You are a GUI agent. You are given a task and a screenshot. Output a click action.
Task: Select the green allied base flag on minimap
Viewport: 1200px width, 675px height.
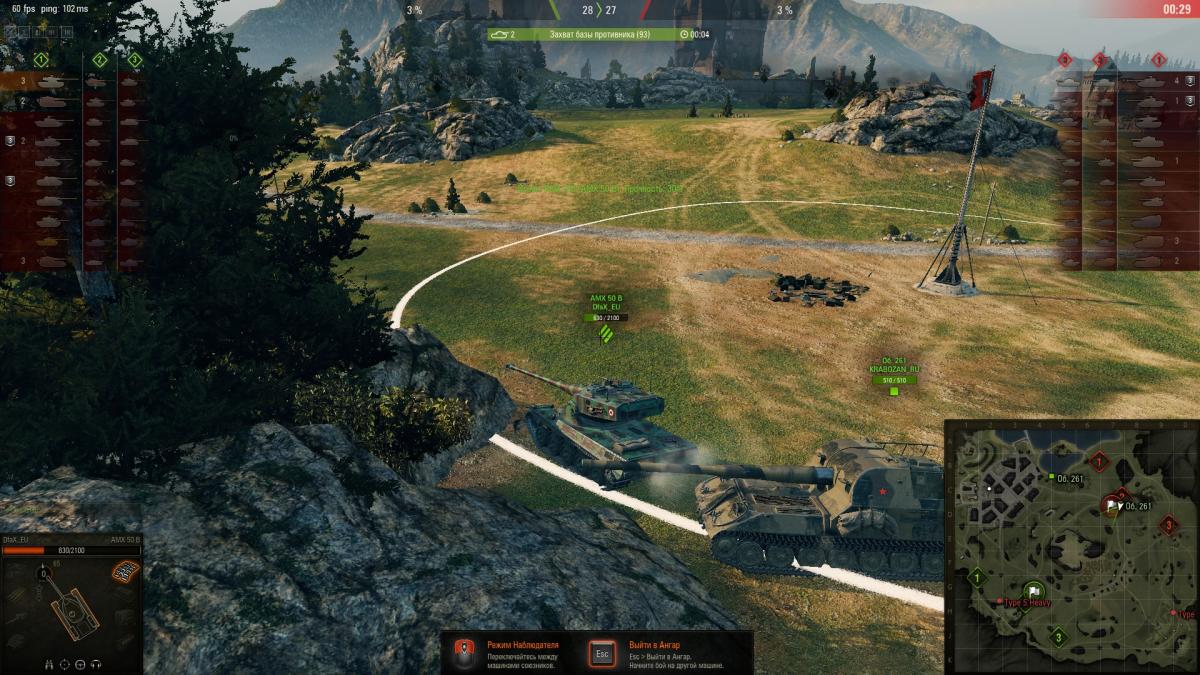pyautogui.click(x=1034, y=591)
